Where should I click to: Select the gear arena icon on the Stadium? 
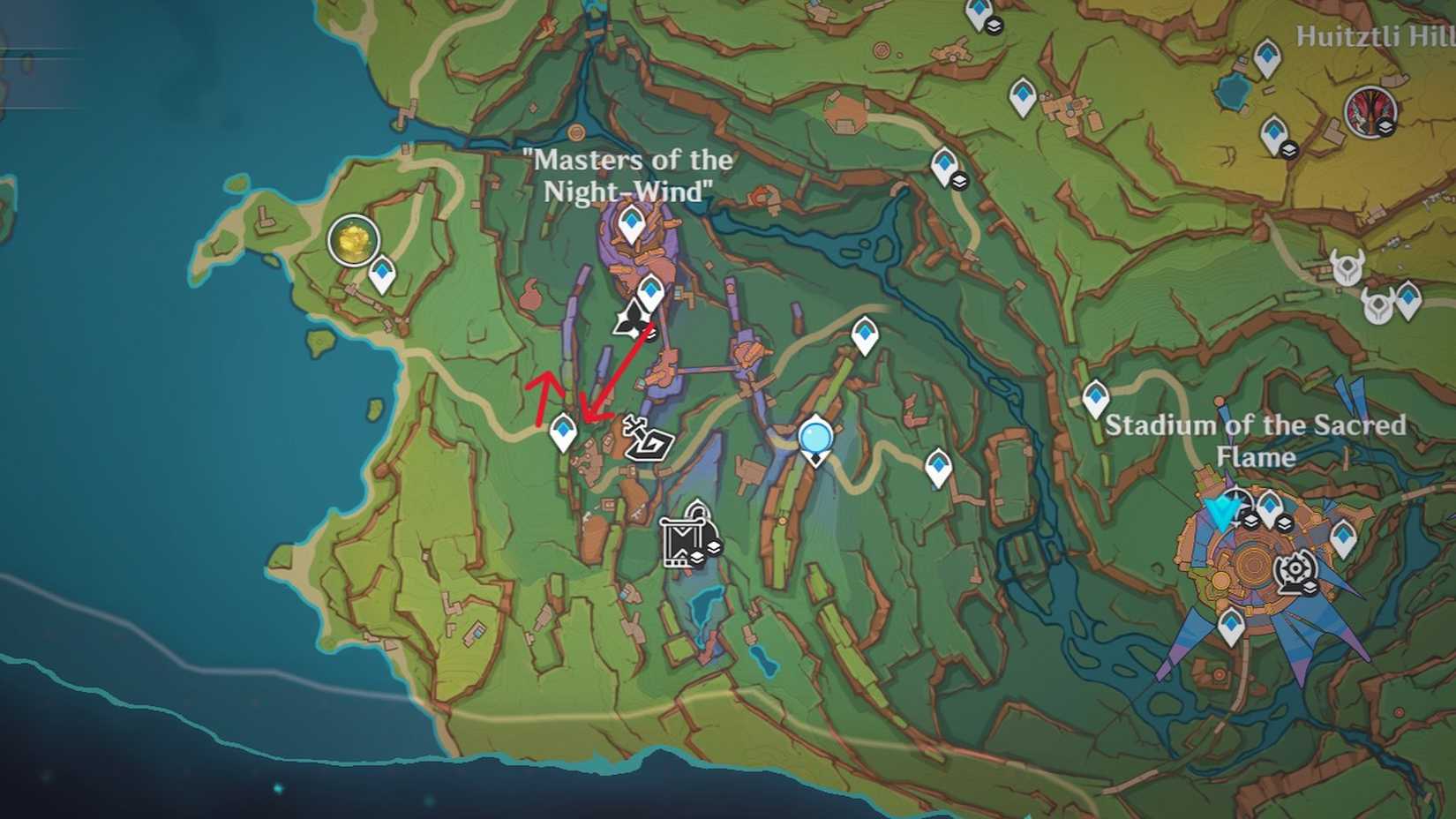pyautogui.click(x=1295, y=567)
